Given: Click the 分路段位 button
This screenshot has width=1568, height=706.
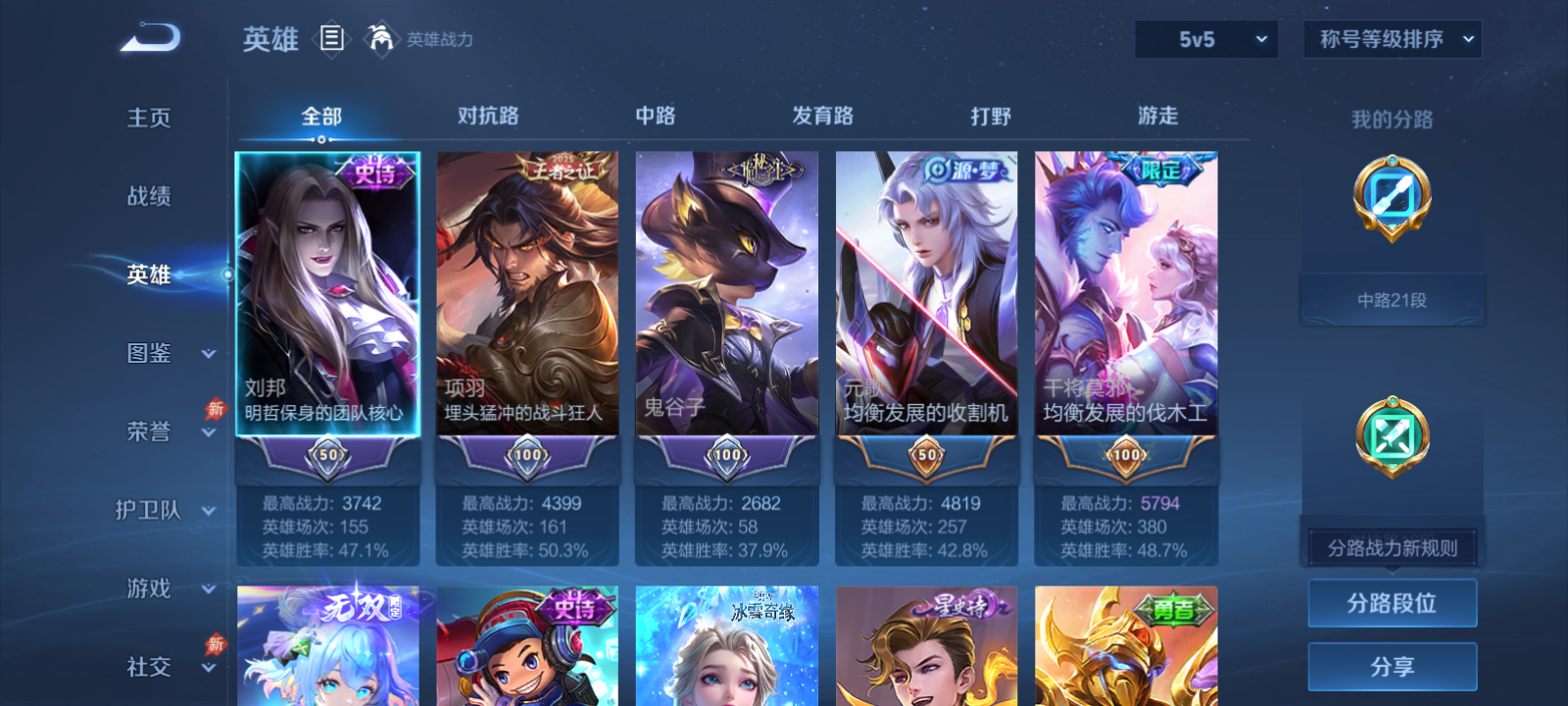Looking at the screenshot, I should (x=1391, y=603).
